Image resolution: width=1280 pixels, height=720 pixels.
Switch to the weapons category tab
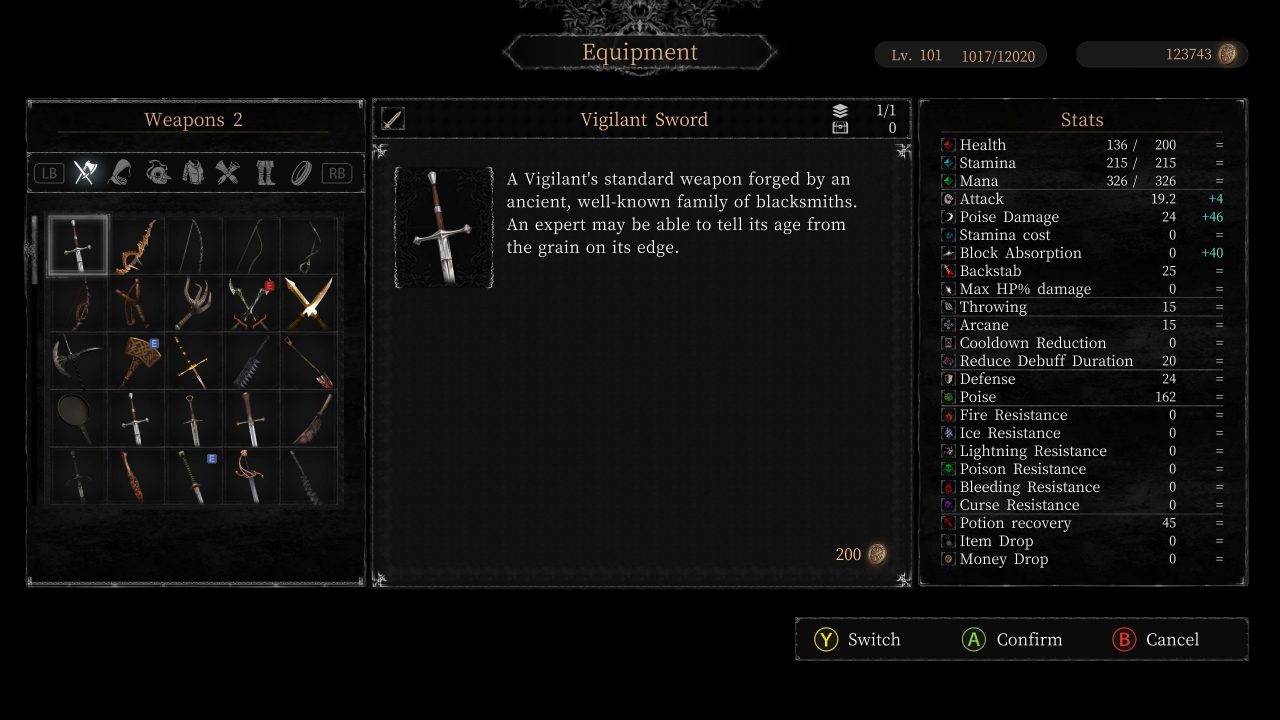pyautogui.click(x=85, y=173)
